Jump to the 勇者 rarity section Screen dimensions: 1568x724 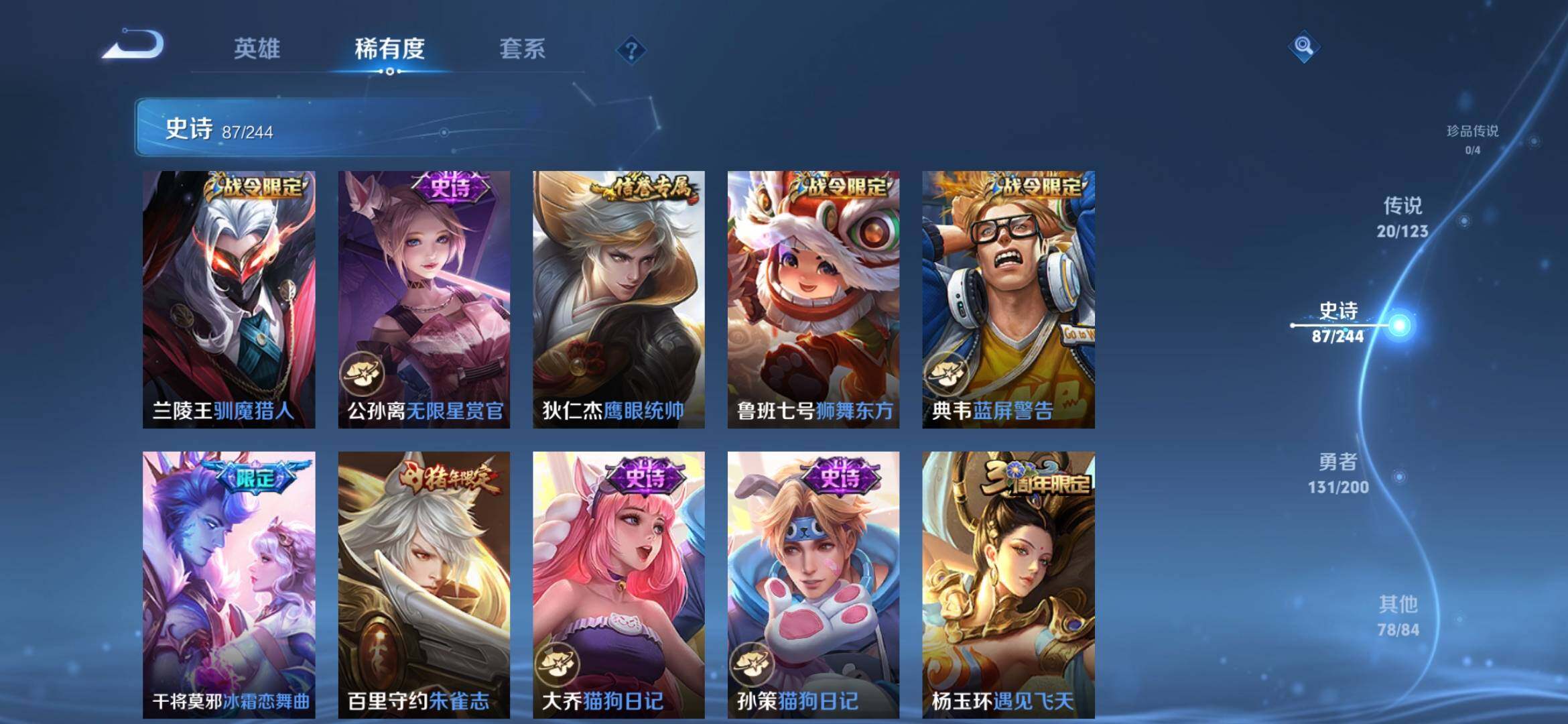[x=1338, y=473]
